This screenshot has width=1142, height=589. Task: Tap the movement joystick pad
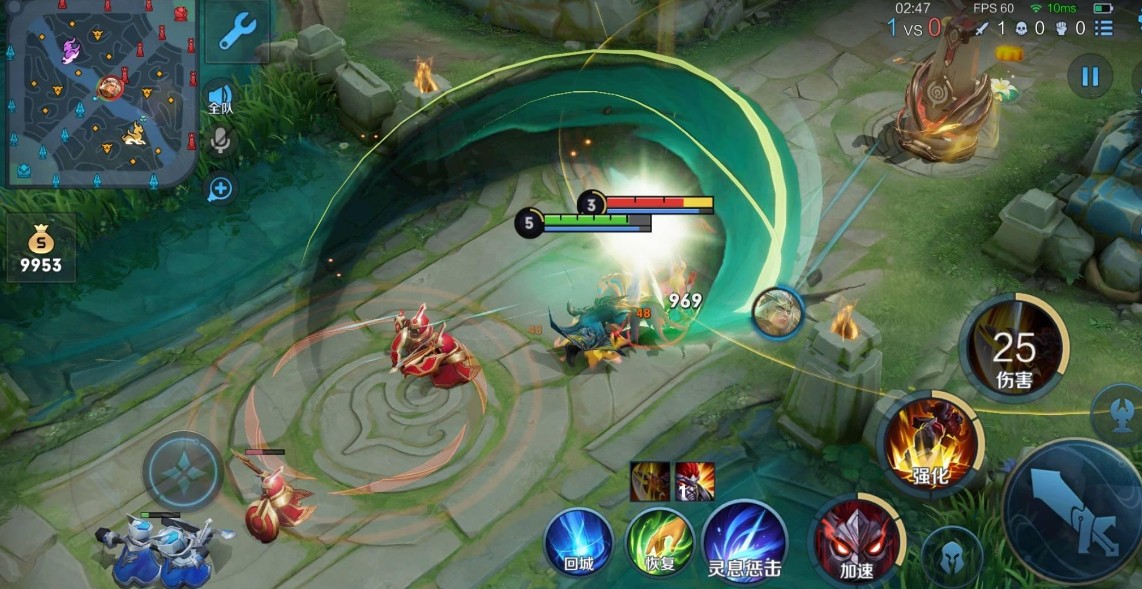click(x=183, y=471)
